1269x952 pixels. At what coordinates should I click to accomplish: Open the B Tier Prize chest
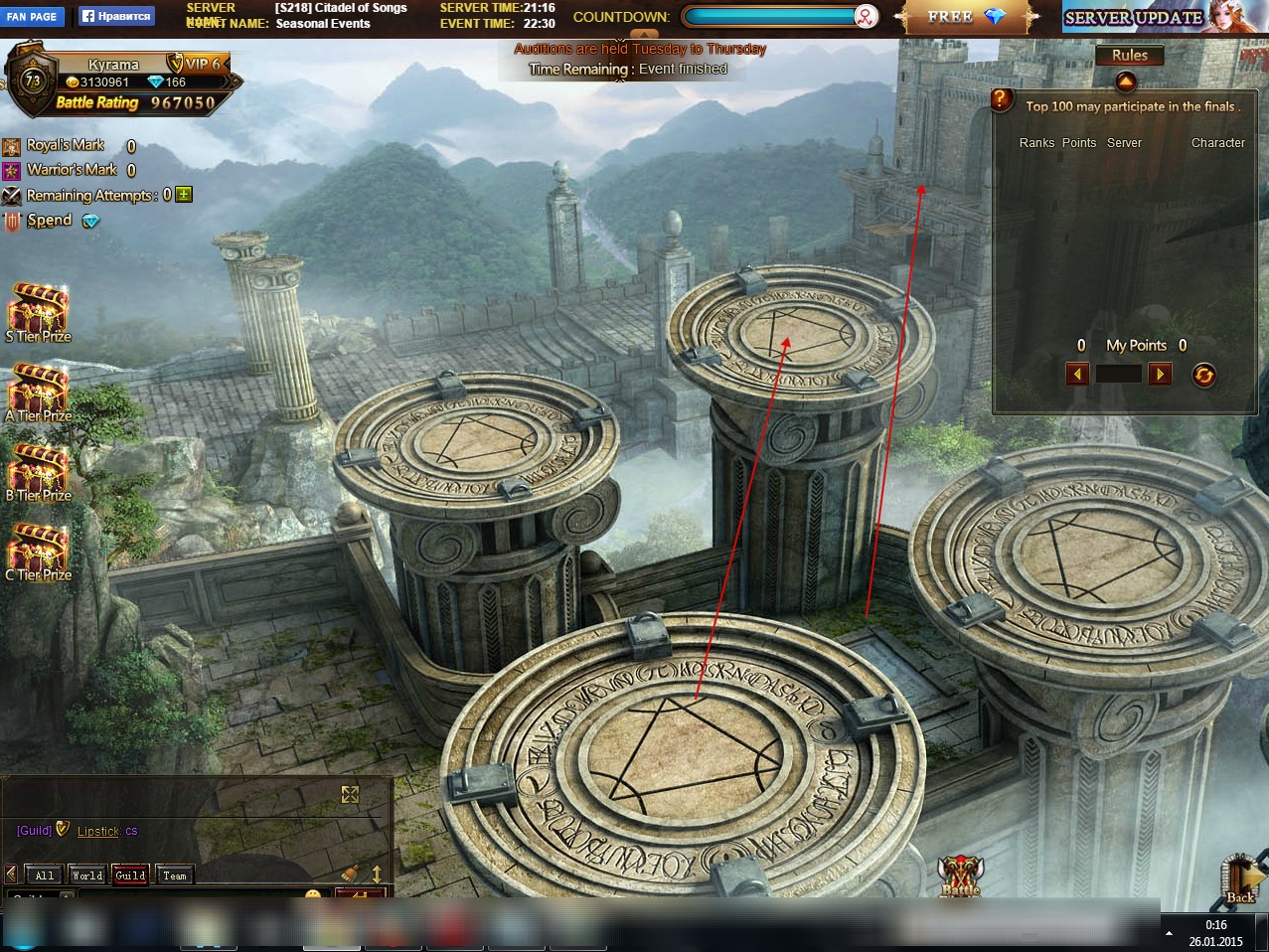pos(38,468)
